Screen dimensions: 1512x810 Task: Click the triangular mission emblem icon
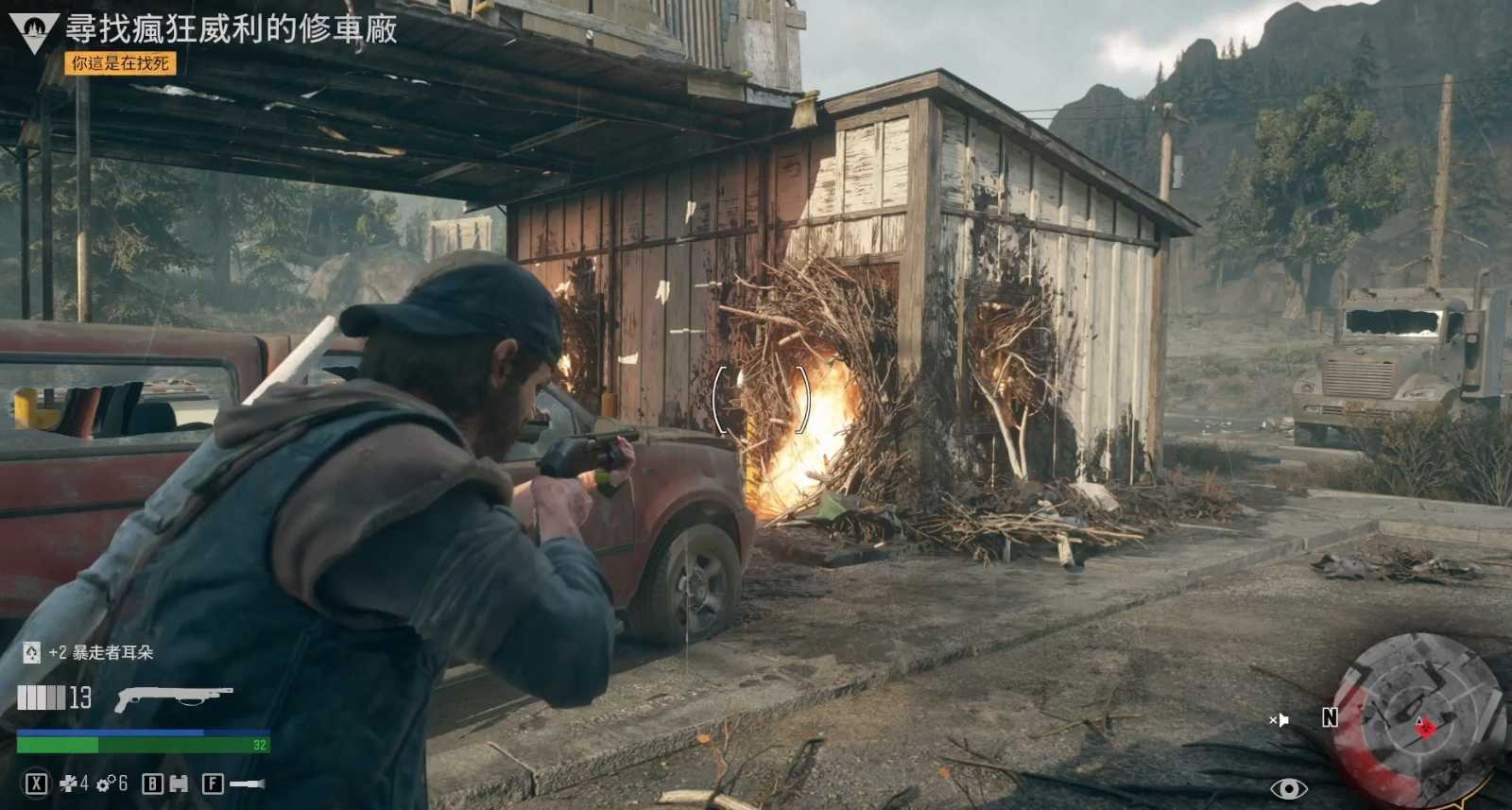34,31
